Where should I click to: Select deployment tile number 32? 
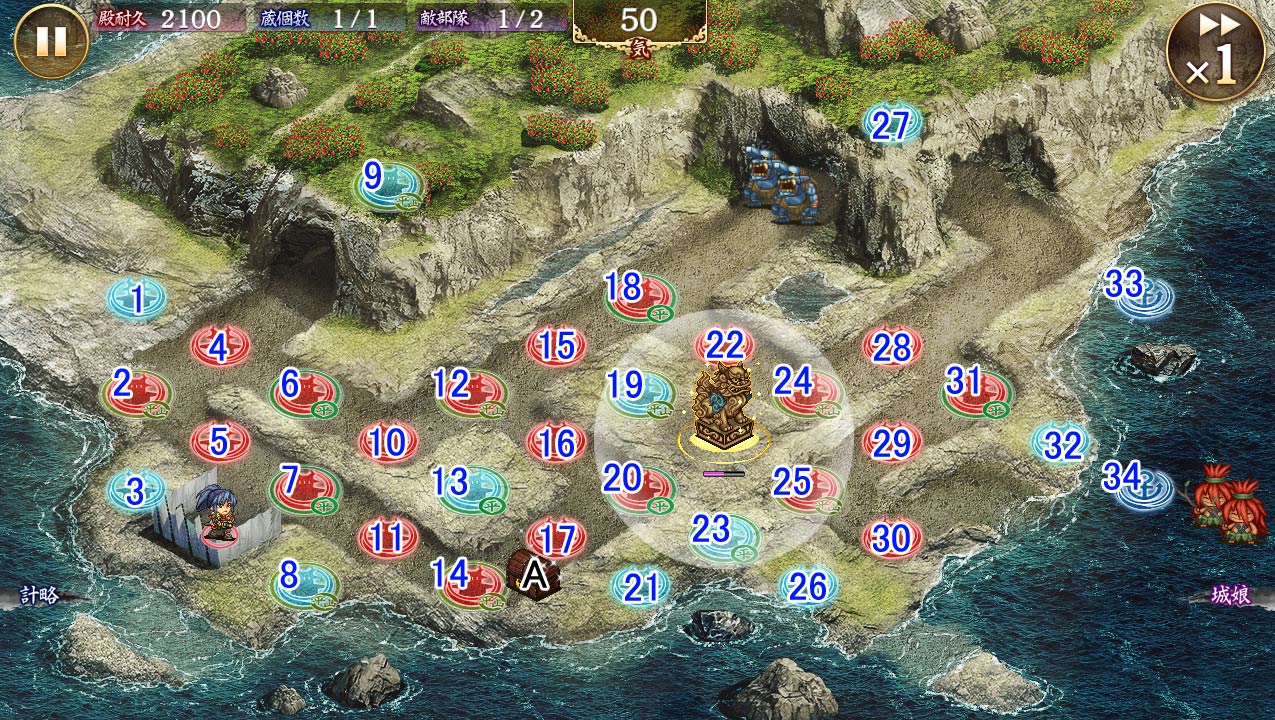click(x=1061, y=442)
